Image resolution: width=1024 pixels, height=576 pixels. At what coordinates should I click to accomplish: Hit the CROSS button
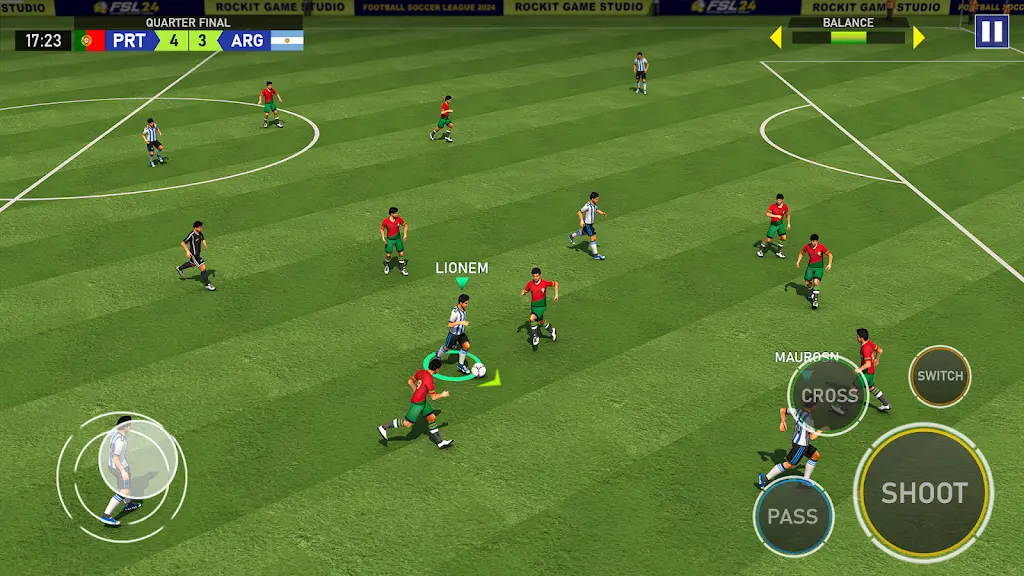[829, 395]
